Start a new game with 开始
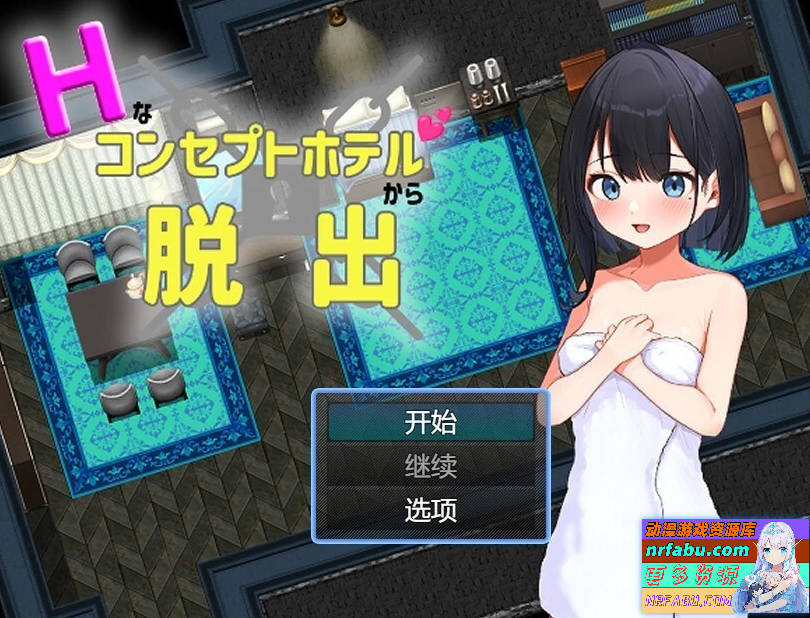Image resolution: width=810 pixels, height=618 pixels. [x=431, y=422]
